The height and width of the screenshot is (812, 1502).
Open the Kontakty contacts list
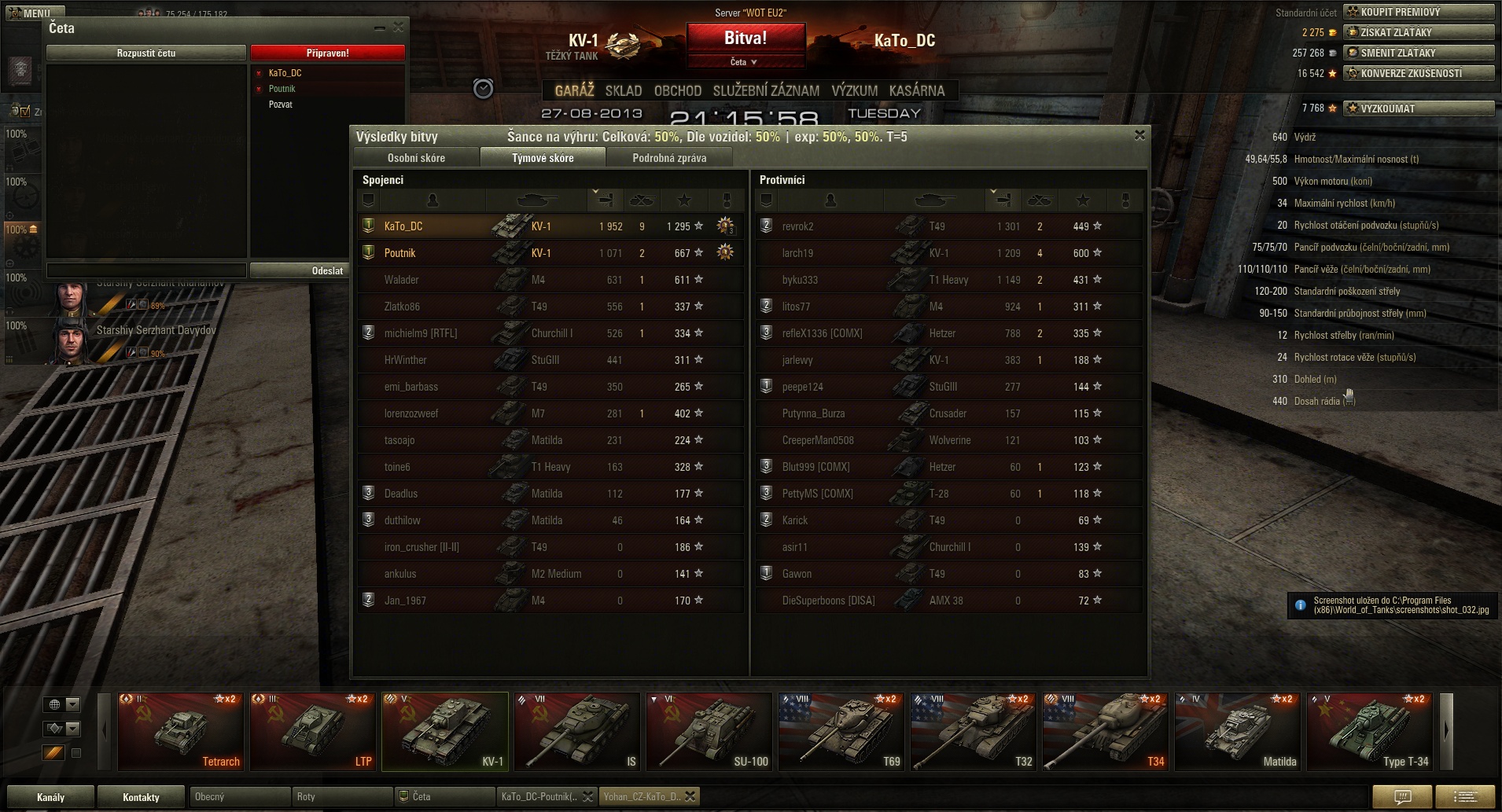click(x=142, y=796)
